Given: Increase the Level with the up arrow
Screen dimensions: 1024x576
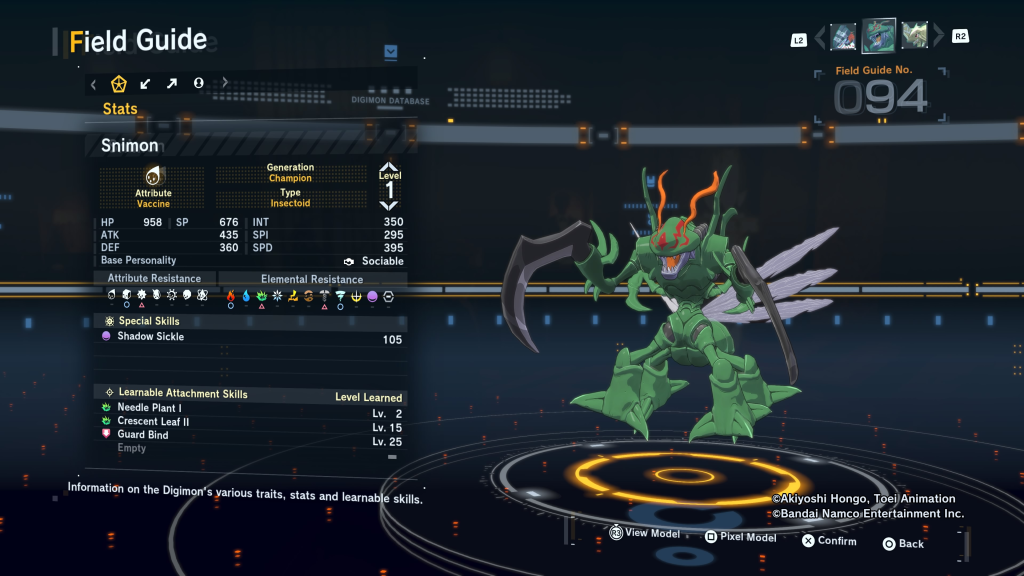Looking at the screenshot, I should (389, 167).
